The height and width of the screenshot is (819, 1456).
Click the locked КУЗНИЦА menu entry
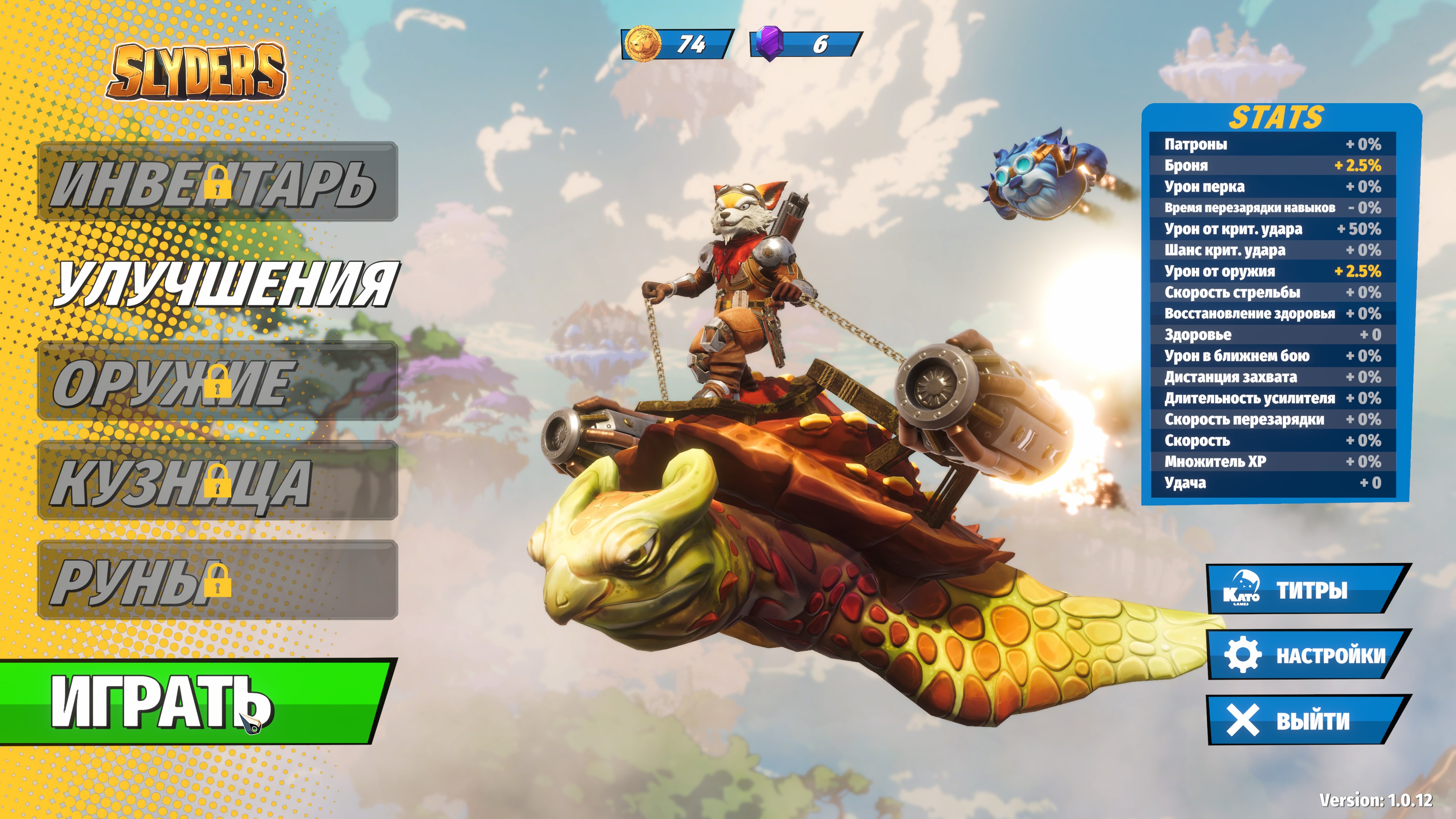(x=218, y=480)
